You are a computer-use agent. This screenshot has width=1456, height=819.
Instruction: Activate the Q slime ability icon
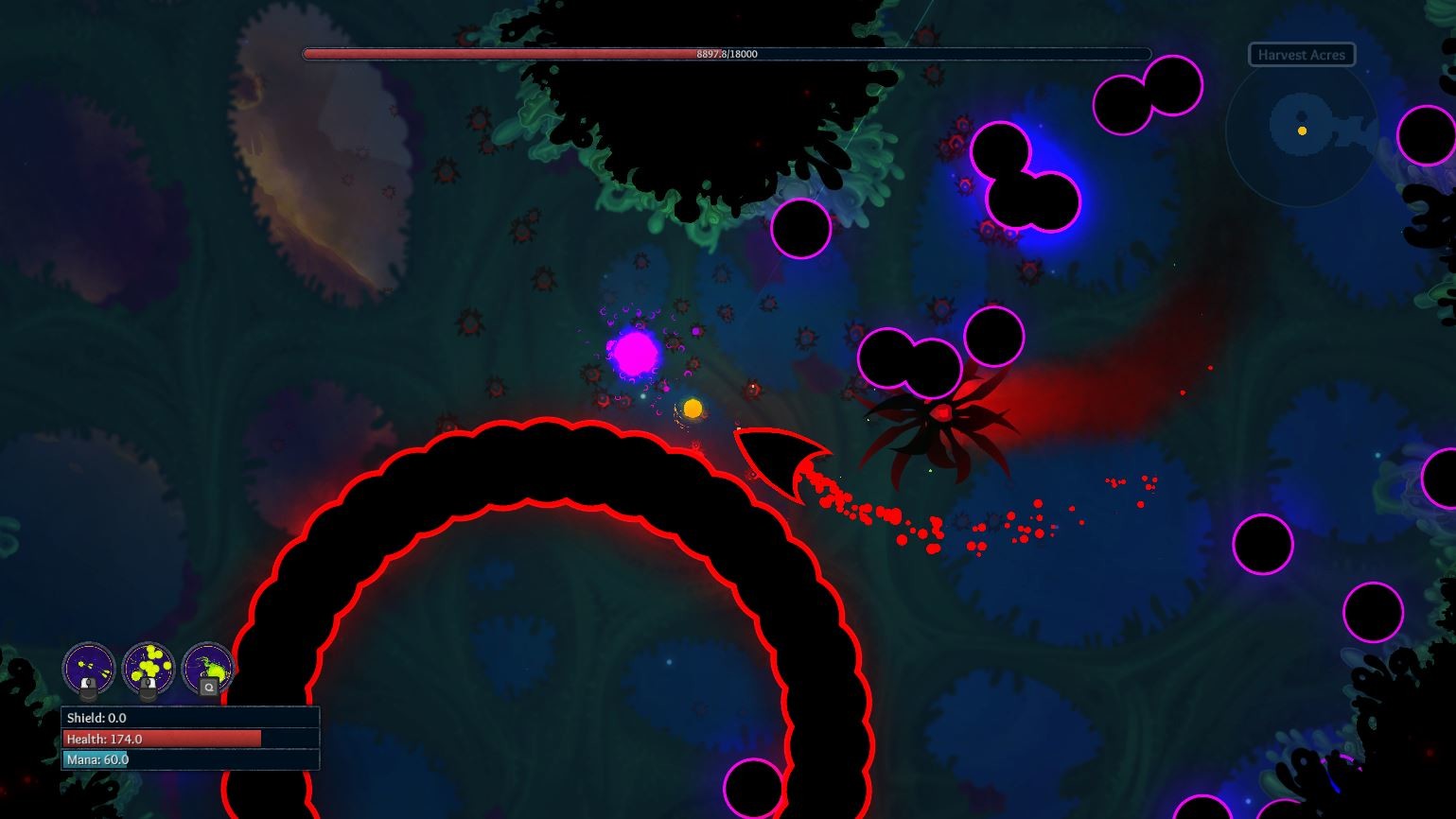208,664
